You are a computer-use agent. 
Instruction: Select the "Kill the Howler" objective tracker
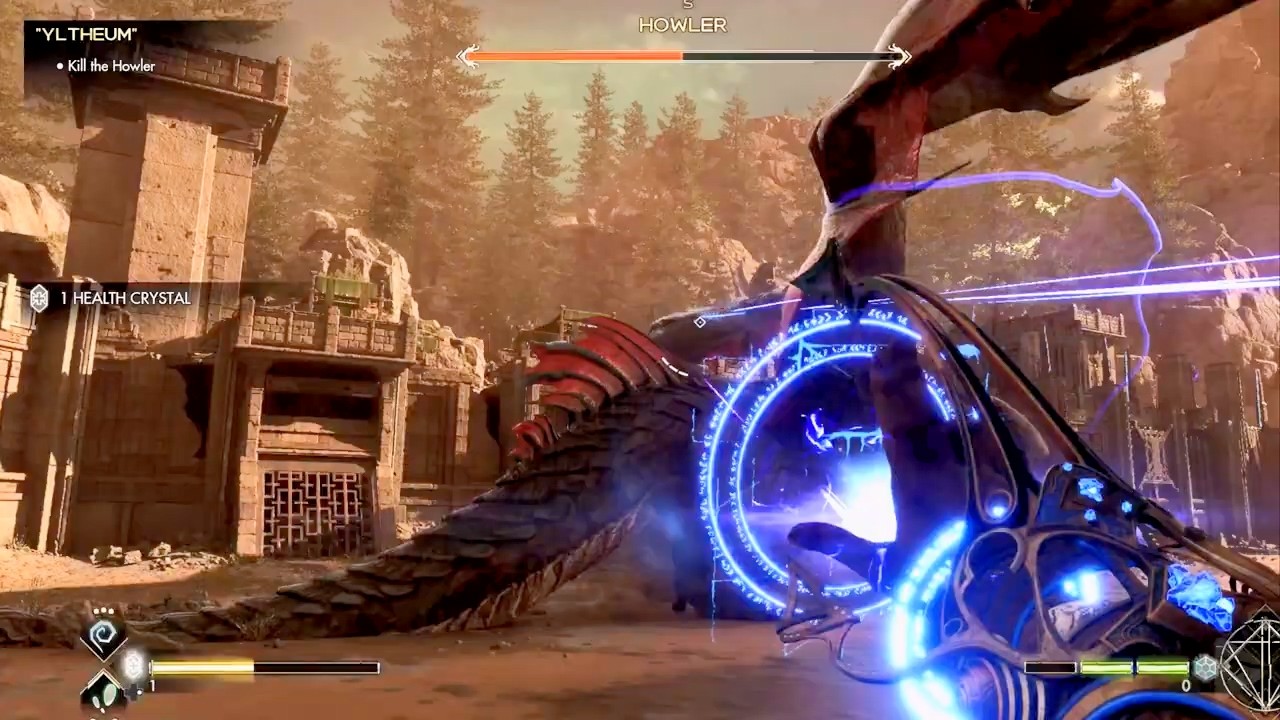tap(112, 67)
